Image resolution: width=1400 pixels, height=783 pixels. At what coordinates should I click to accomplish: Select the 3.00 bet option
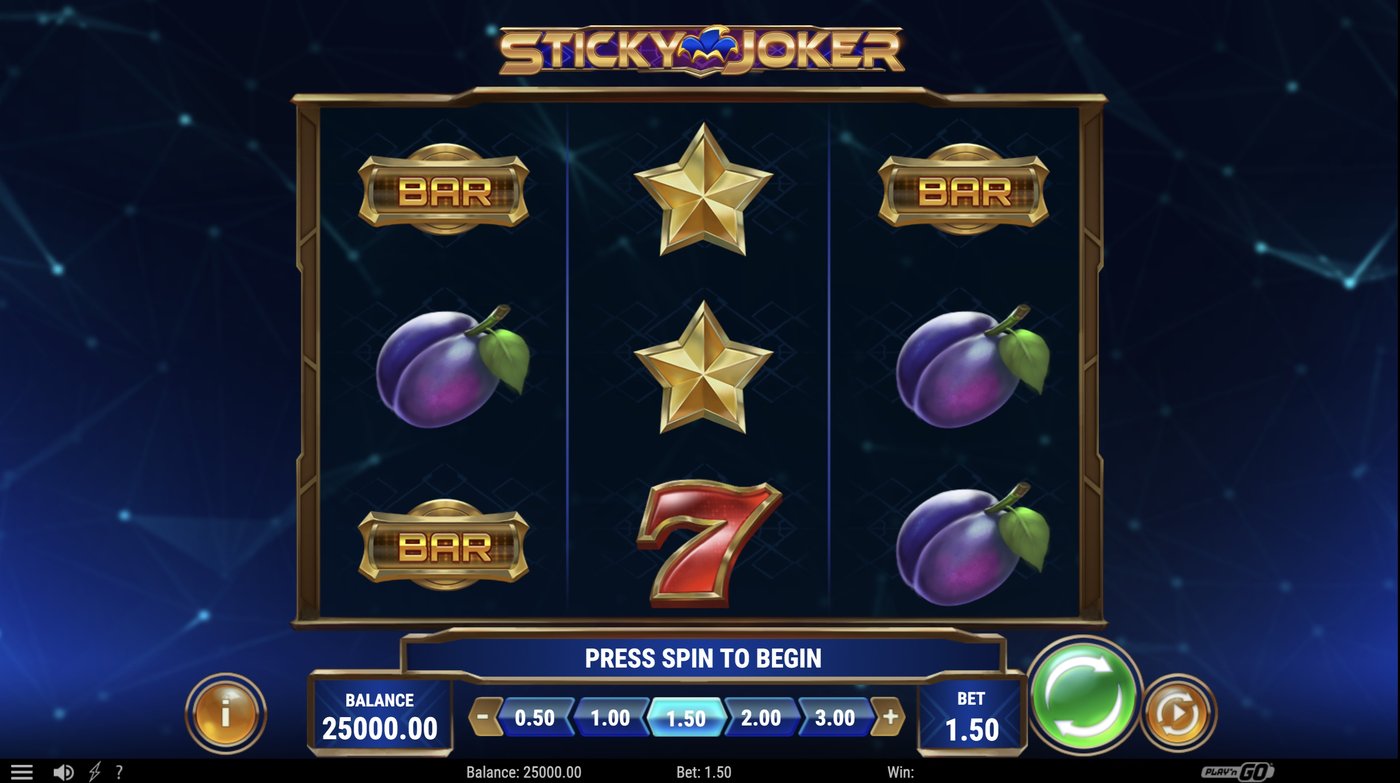click(832, 717)
